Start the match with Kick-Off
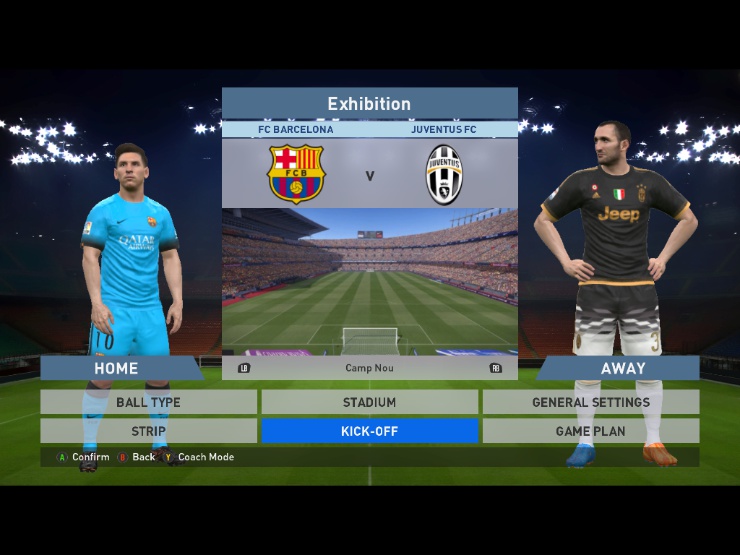The image size is (740, 555). click(x=369, y=431)
